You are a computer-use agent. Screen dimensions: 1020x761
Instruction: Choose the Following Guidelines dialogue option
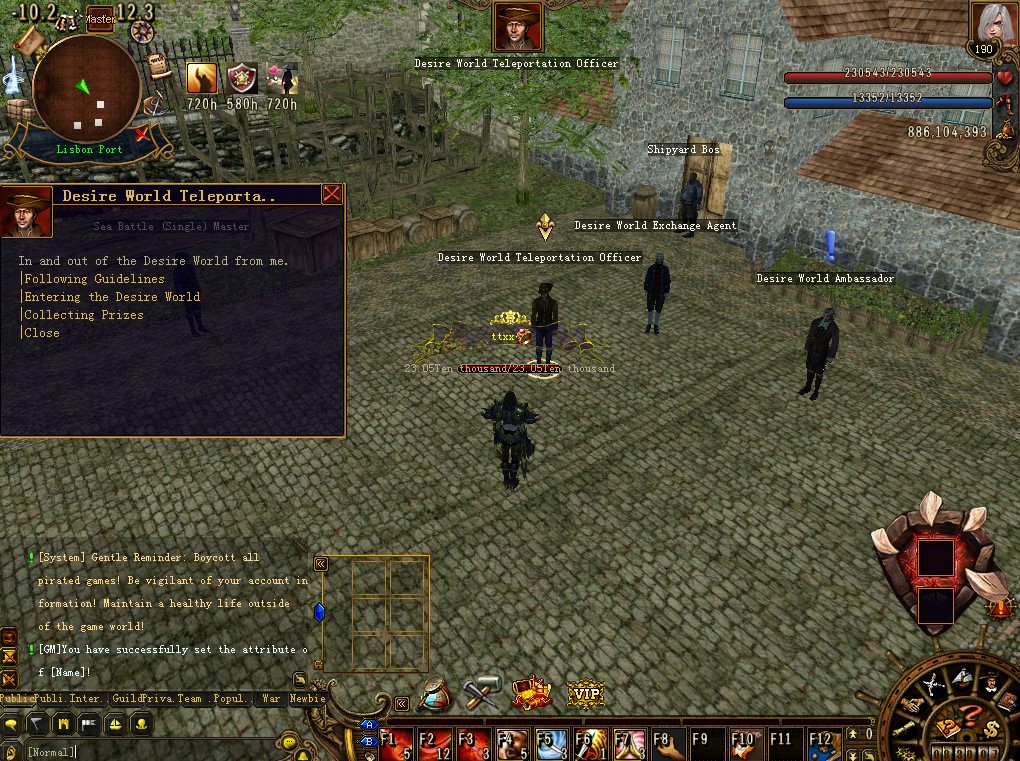(94, 279)
